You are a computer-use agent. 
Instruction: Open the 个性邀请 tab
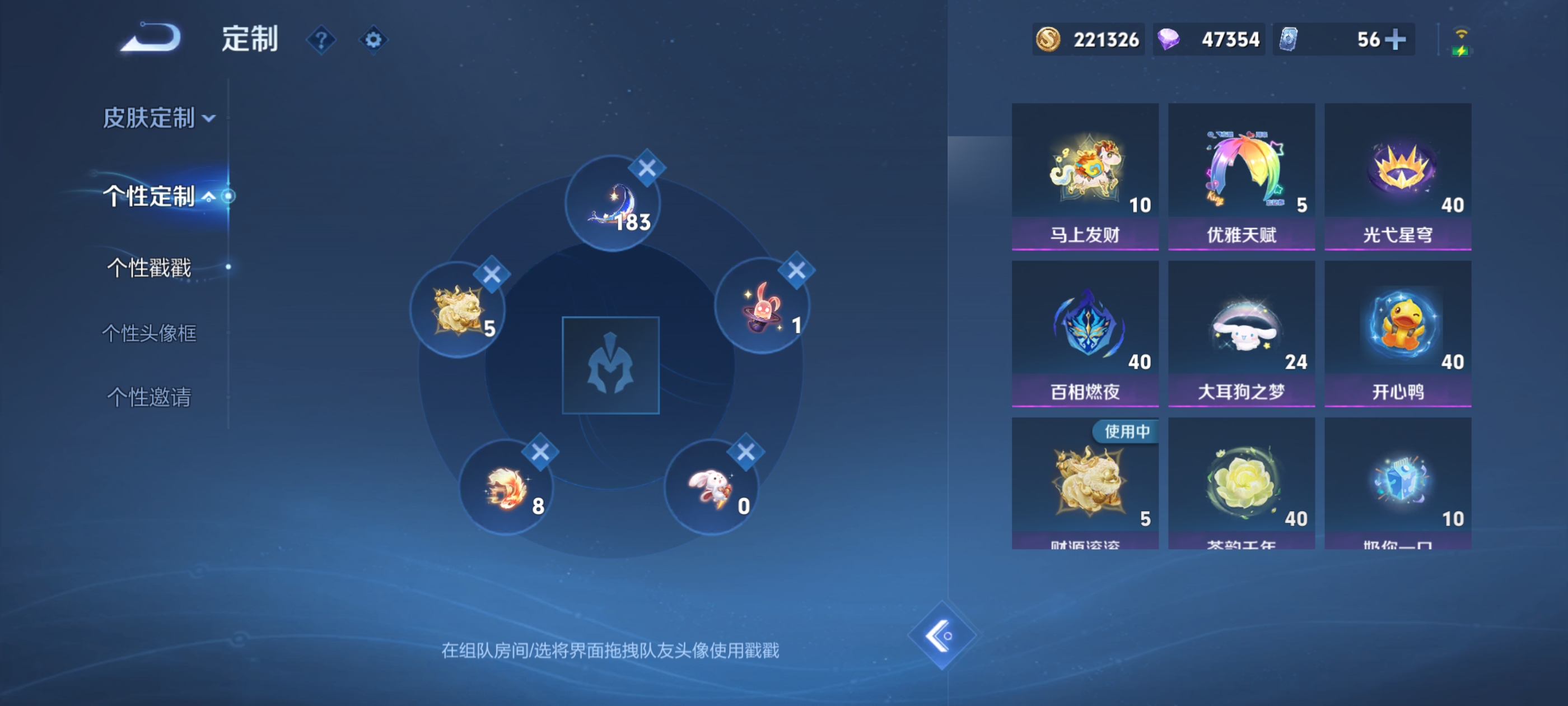click(x=147, y=398)
